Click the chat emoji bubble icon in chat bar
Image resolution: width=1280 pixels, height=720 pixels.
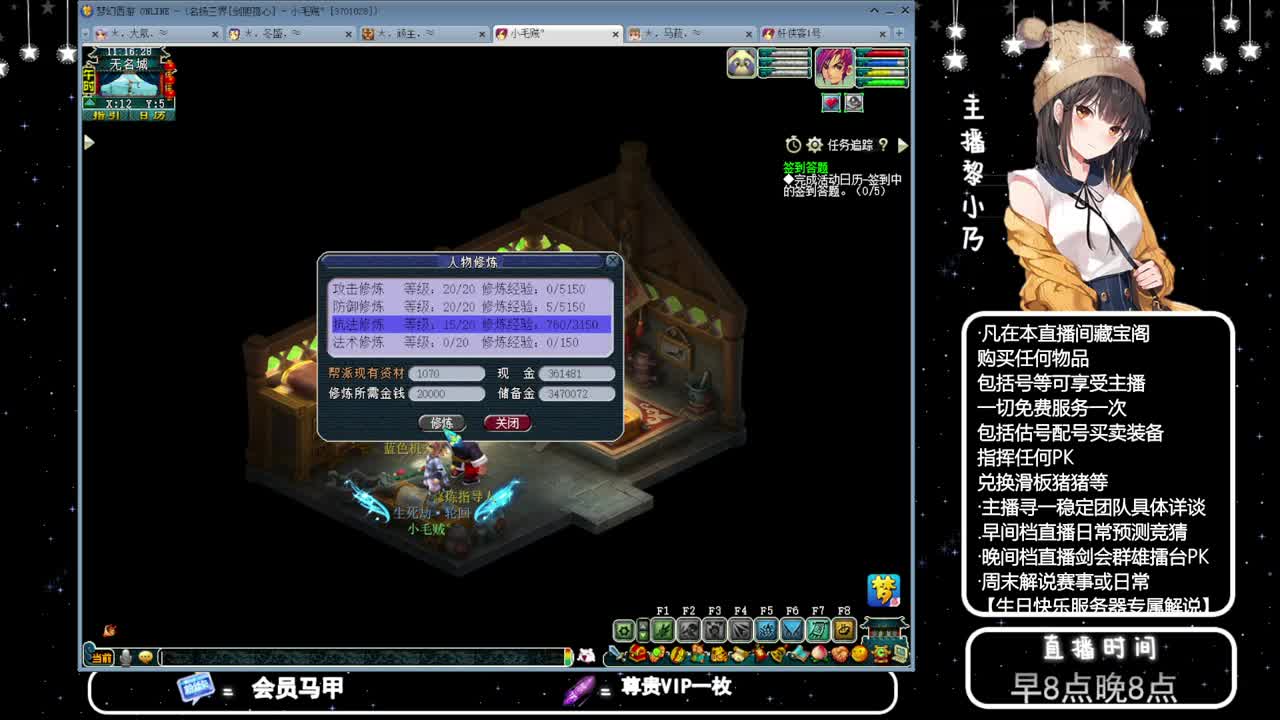point(145,658)
